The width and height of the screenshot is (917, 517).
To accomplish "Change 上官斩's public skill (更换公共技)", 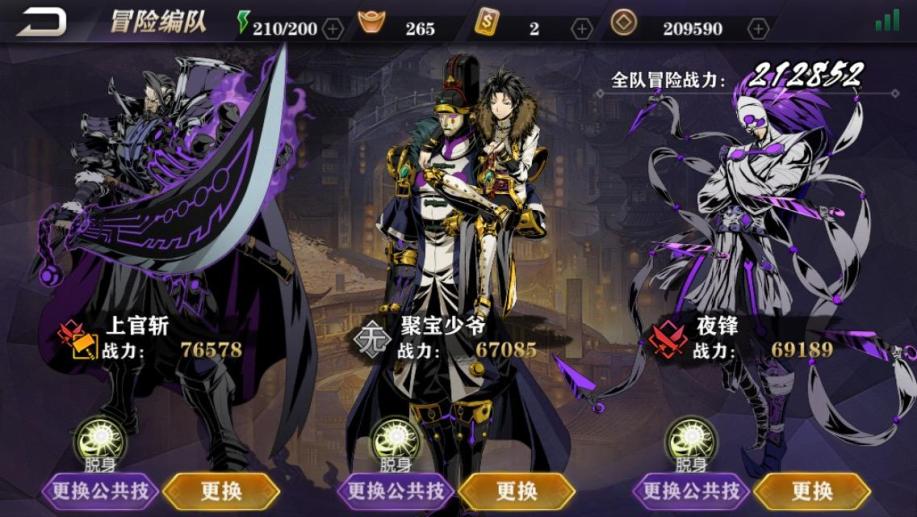I will [100, 491].
